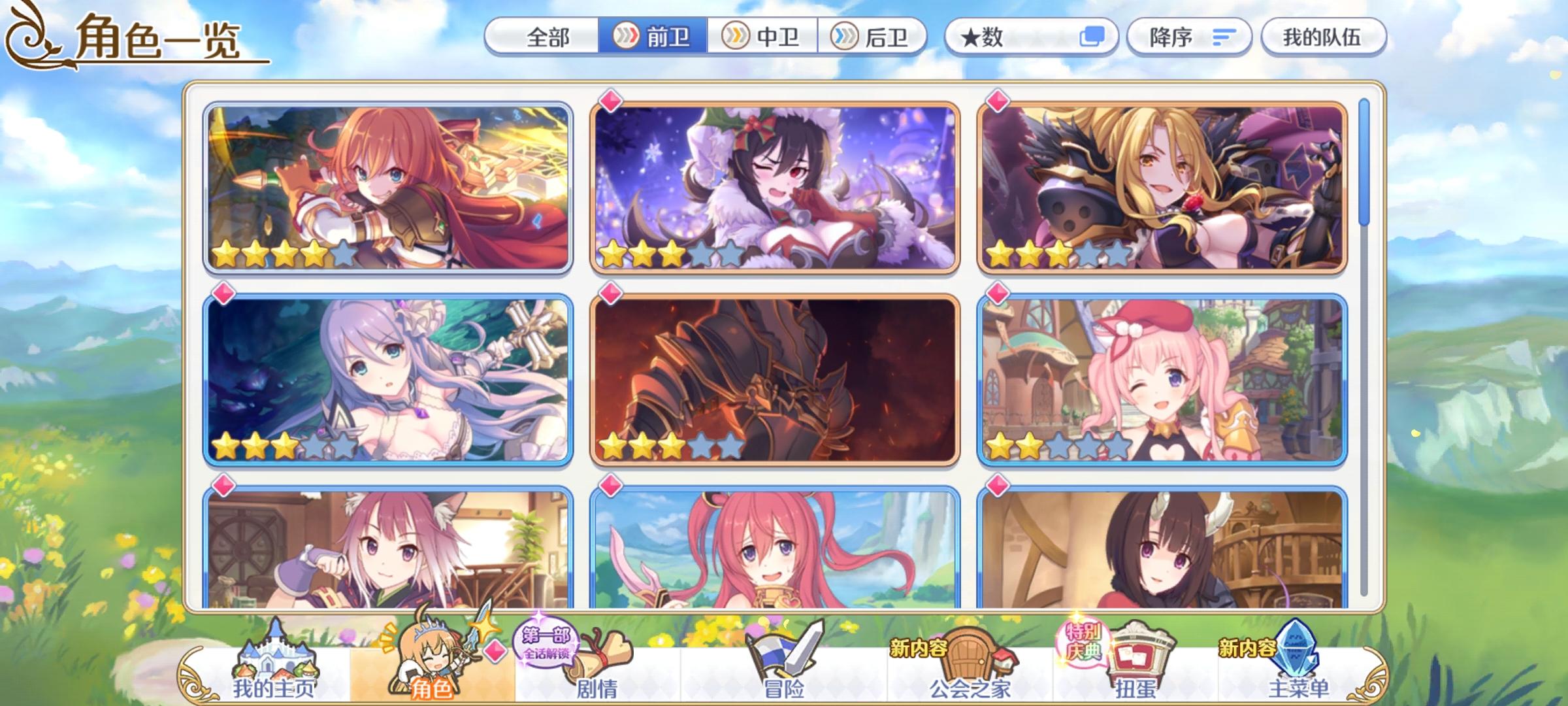The height and width of the screenshot is (706, 1568).
Task: Click the 我的队伍 my teams button
Action: [x=1323, y=37]
